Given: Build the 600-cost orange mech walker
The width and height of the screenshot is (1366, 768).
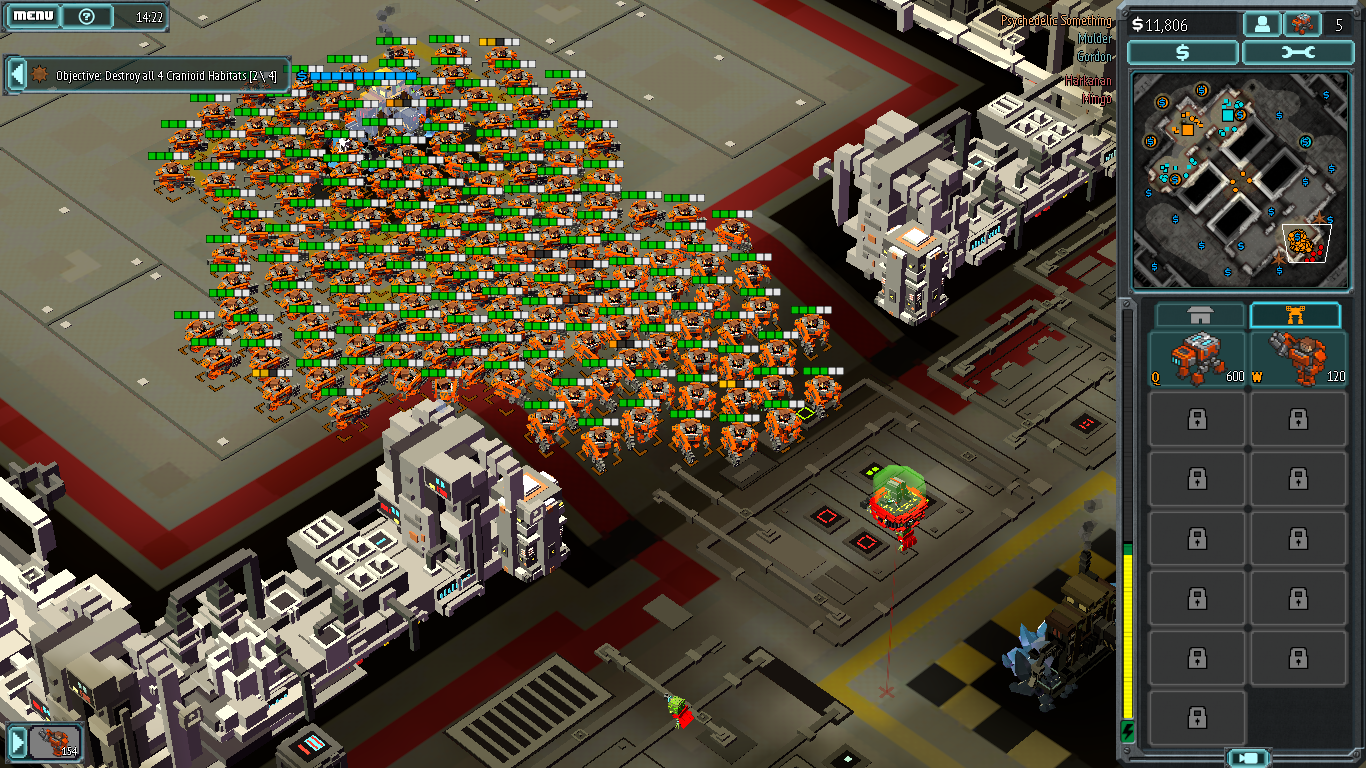Looking at the screenshot, I should tap(1198, 359).
